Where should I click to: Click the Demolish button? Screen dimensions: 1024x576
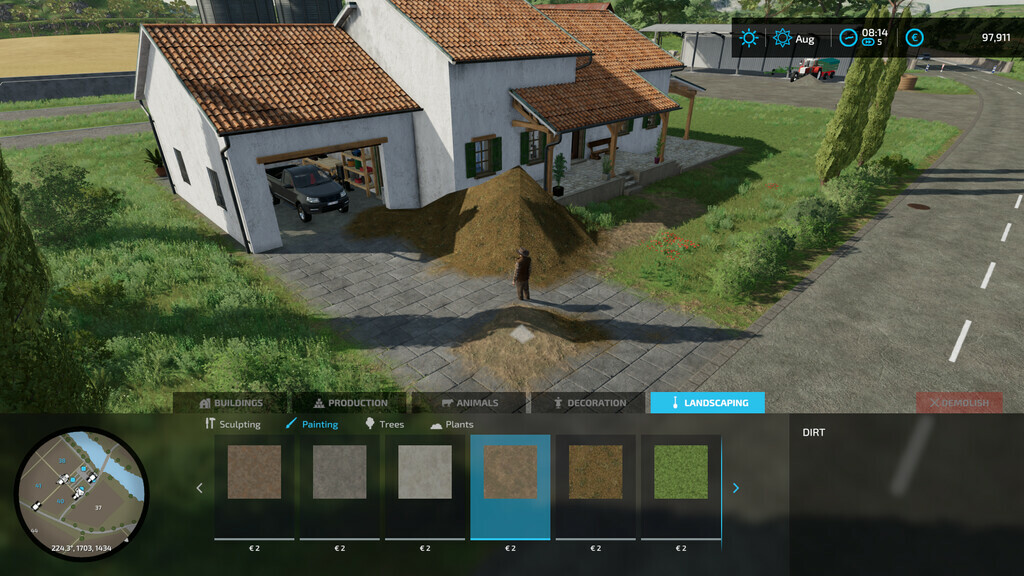tap(959, 403)
